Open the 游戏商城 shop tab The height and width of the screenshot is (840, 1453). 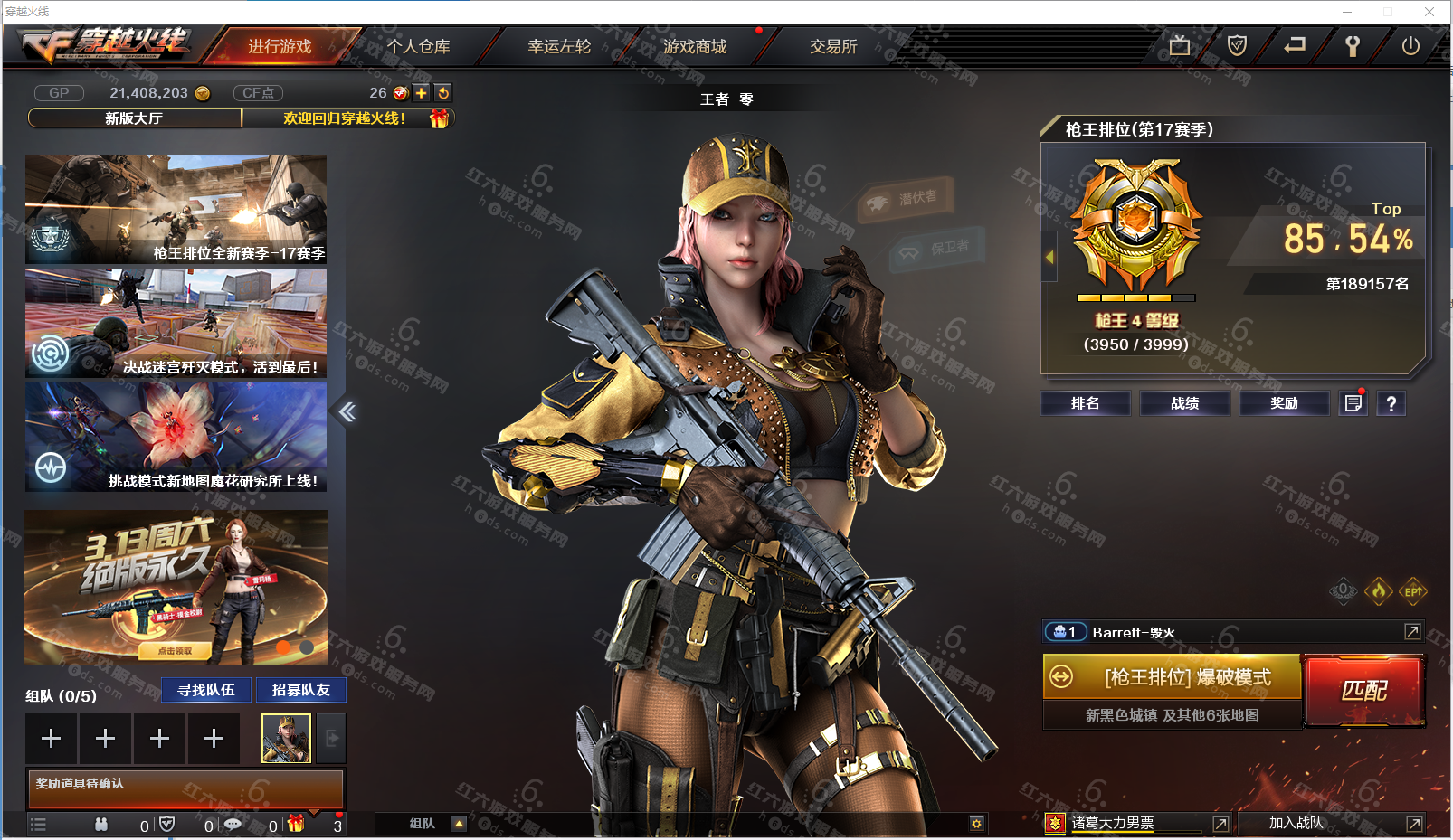[694, 46]
